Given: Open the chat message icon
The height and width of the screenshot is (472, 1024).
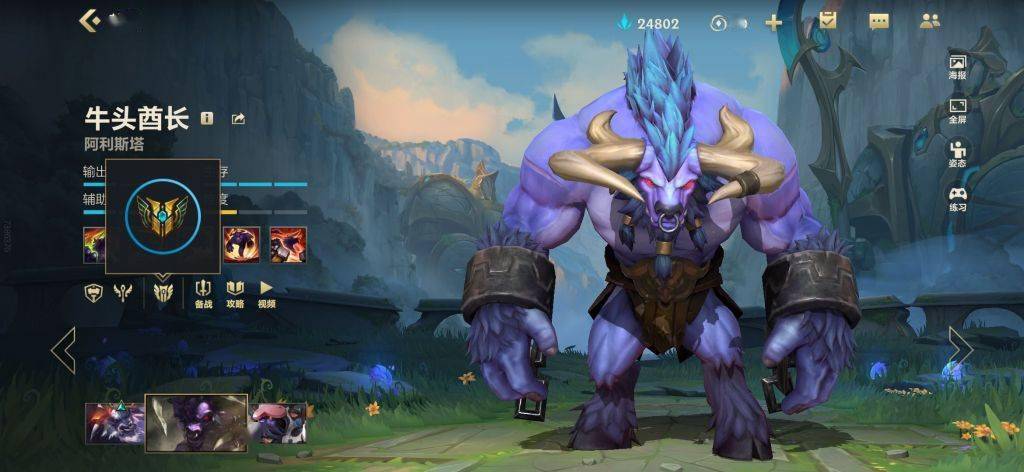Looking at the screenshot, I should pos(879,22).
